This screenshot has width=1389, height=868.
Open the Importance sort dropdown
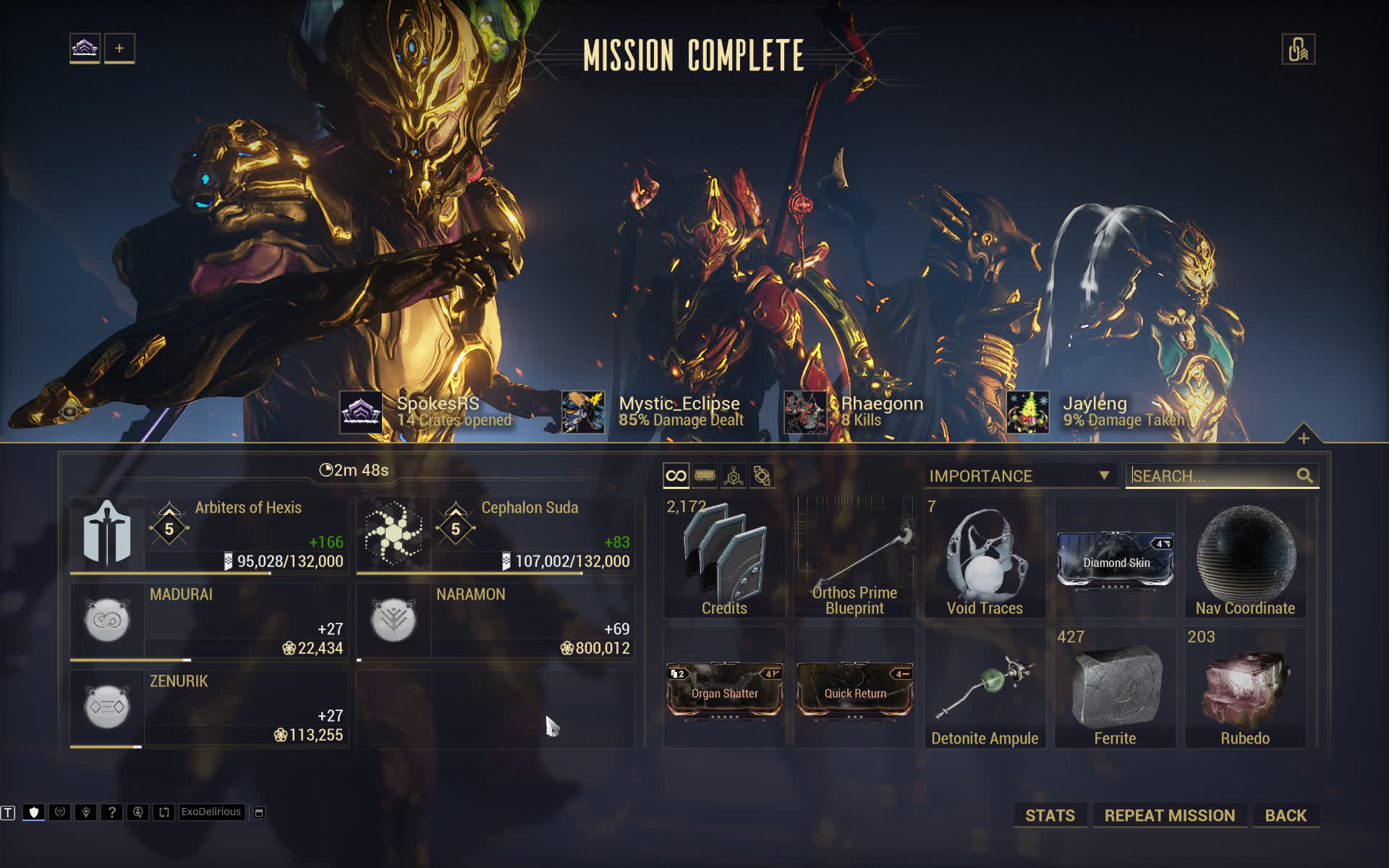[1019, 476]
